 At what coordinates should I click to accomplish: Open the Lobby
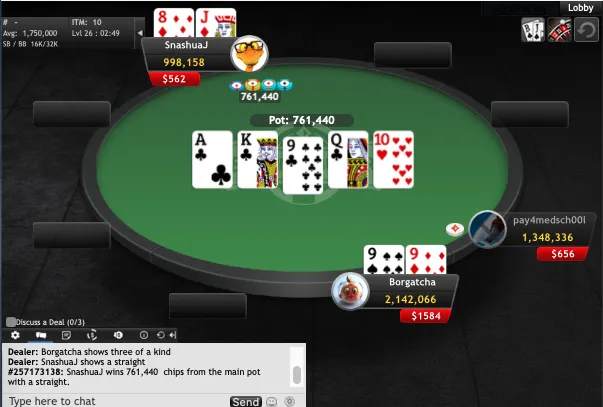click(x=581, y=8)
